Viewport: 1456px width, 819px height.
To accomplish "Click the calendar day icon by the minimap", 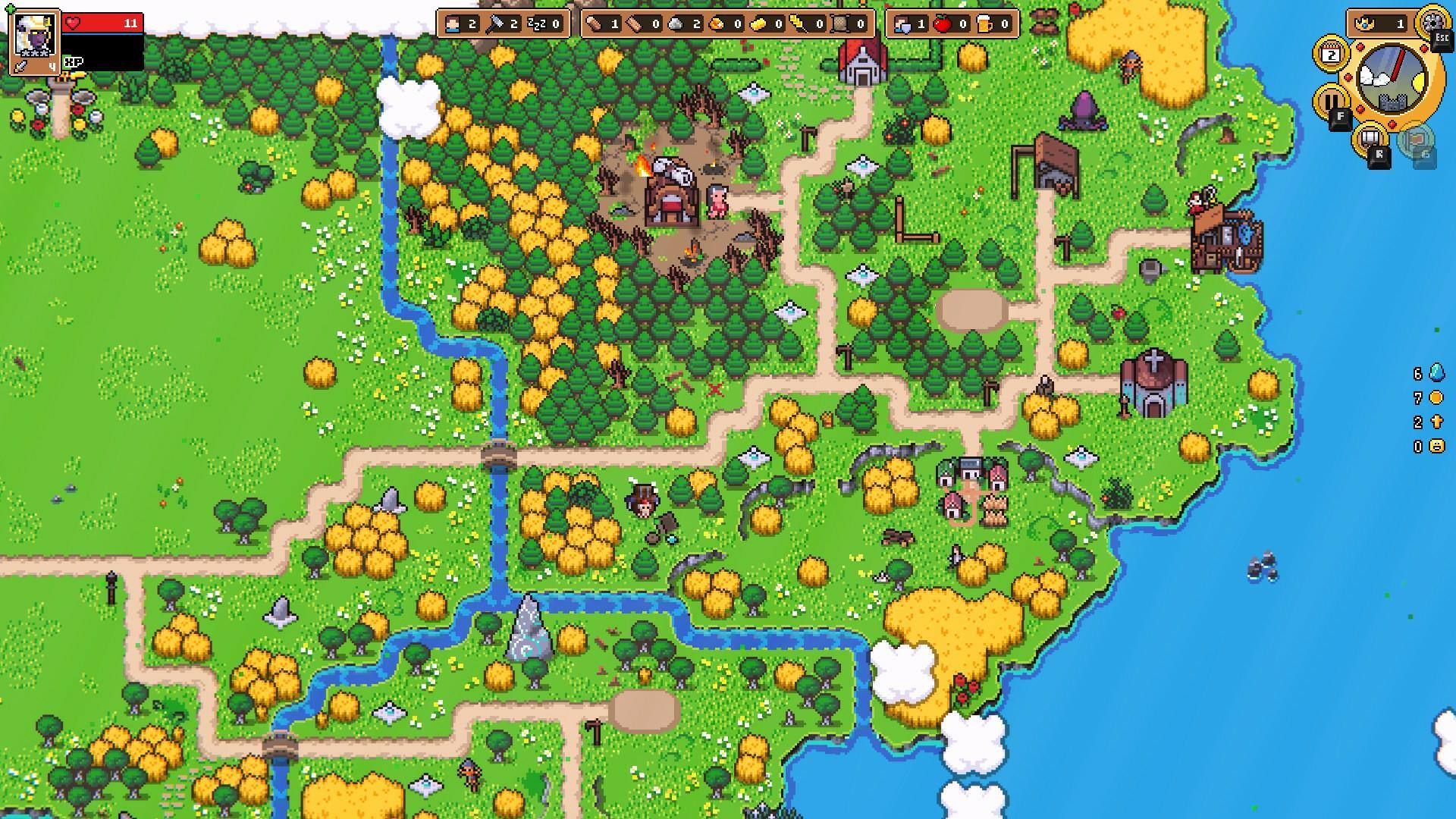I will pyautogui.click(x=1331, y=54).
